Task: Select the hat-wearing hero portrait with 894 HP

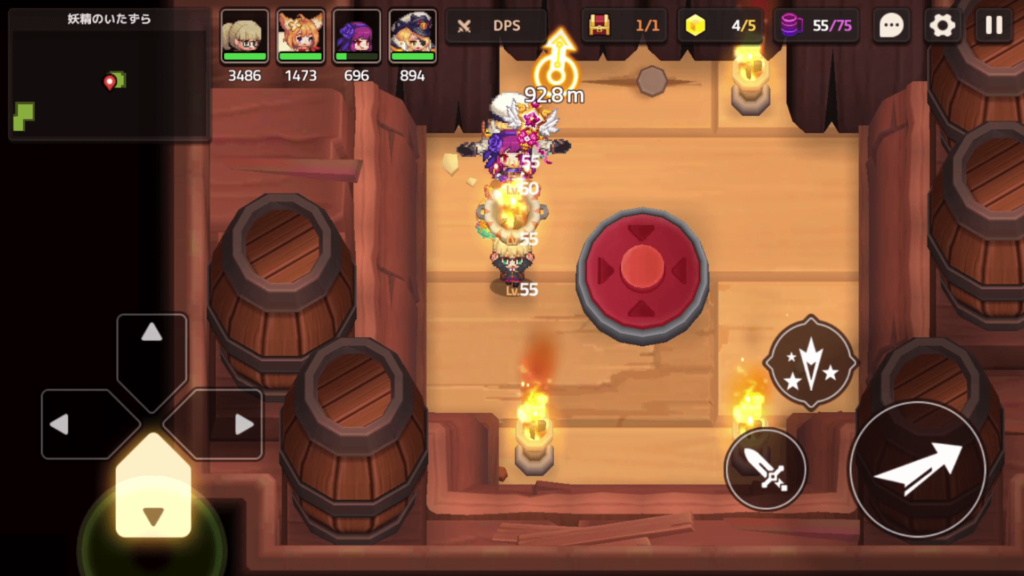Action: coord(412,37)
